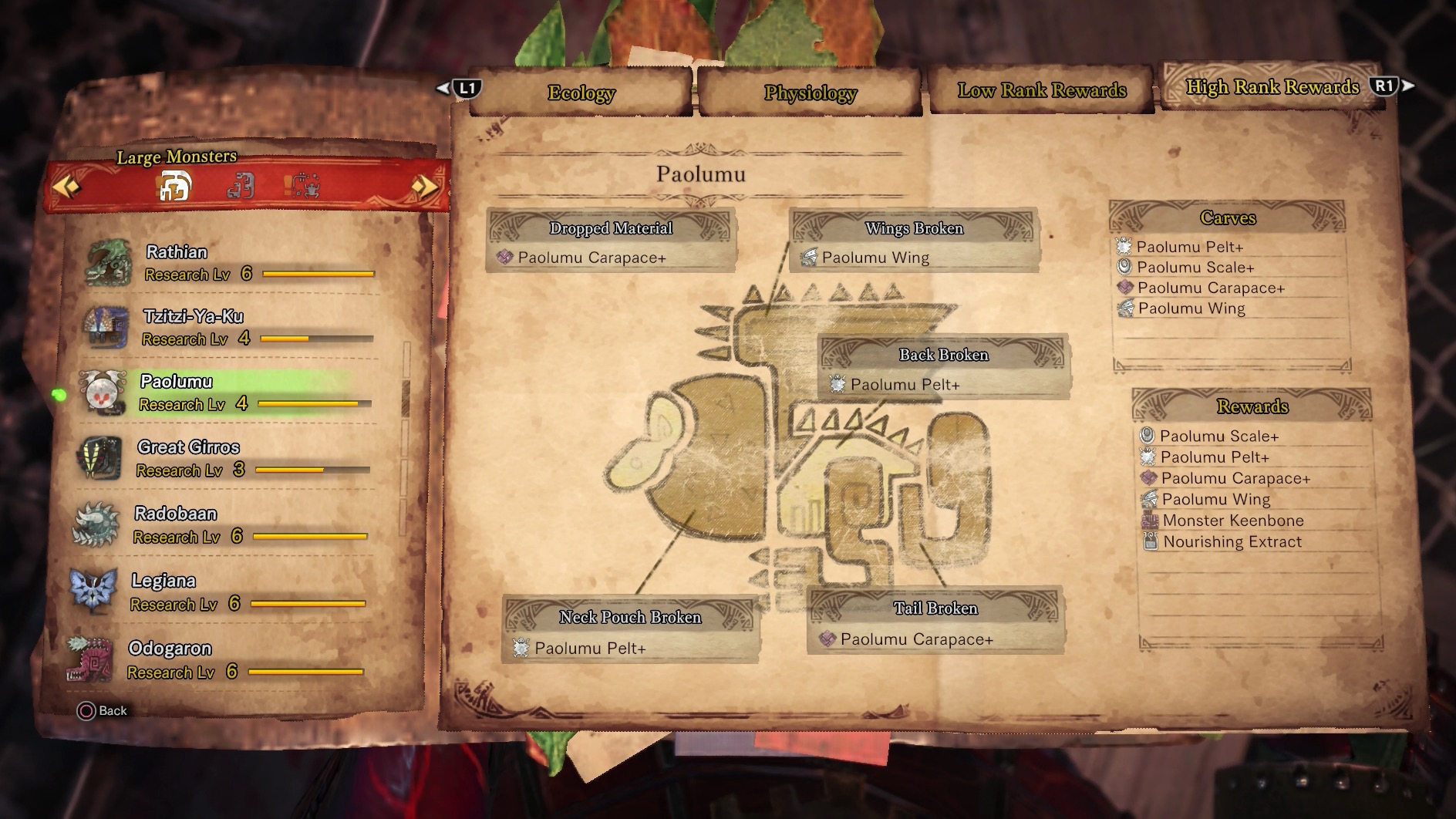The height and width of the screenshot is (819, 1456).
Task: Choose the third monster category icon
Action: [302, 186]
